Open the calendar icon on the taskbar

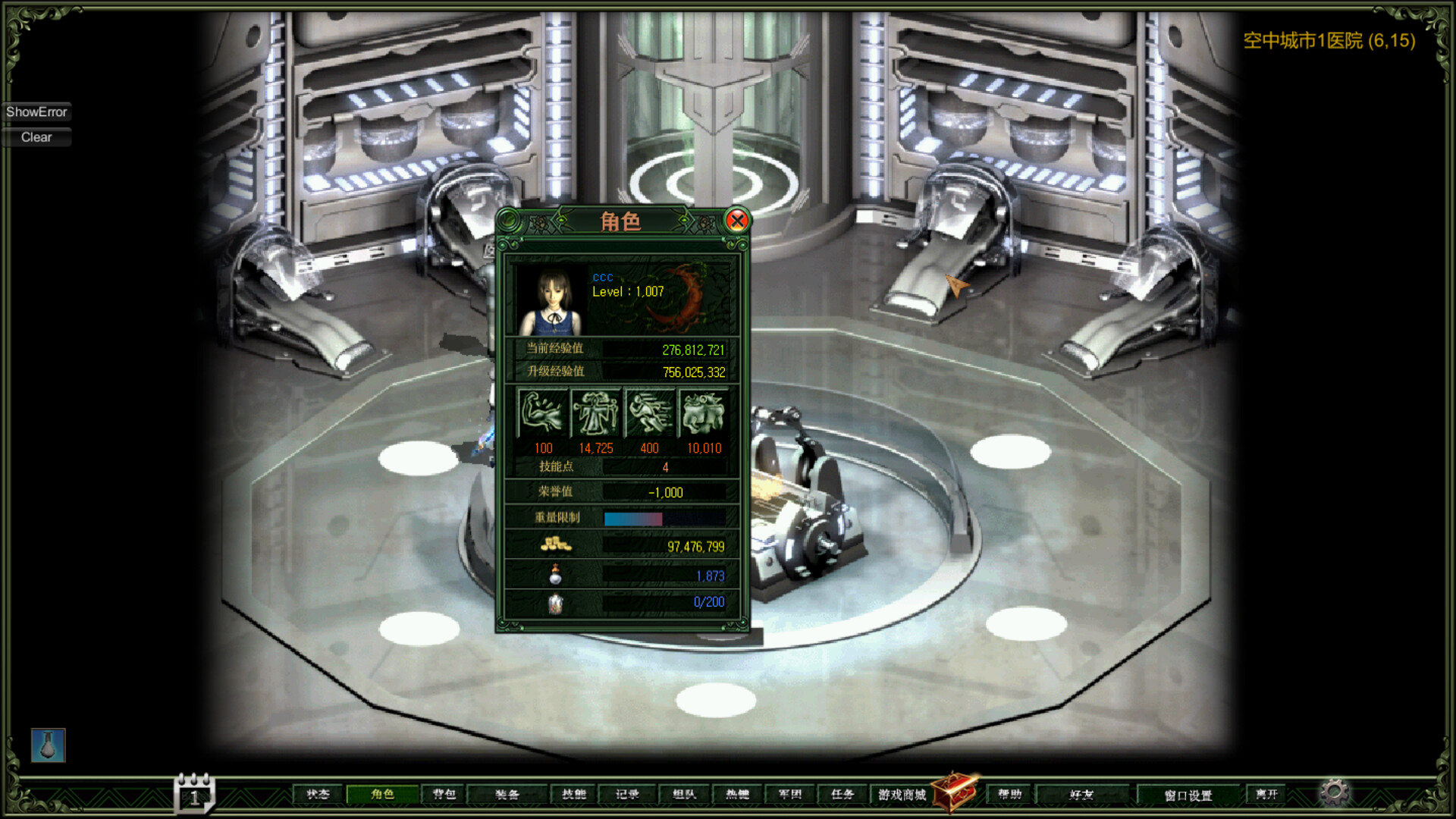pos(194,794)
